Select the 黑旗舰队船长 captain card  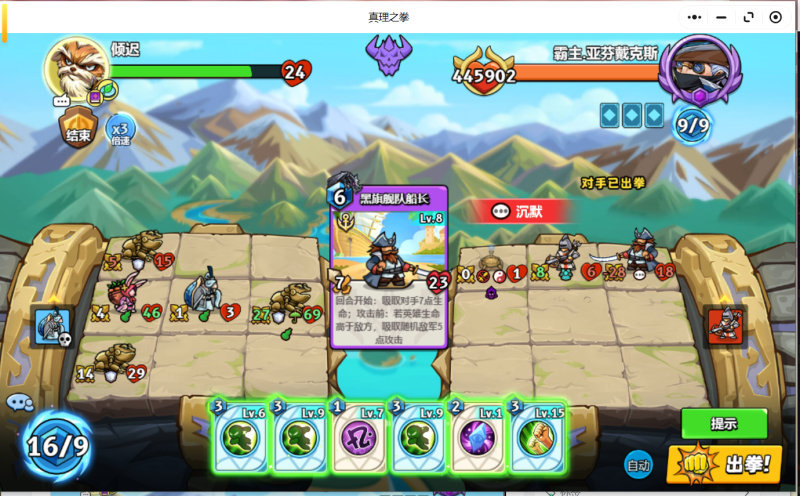(389, 266)
